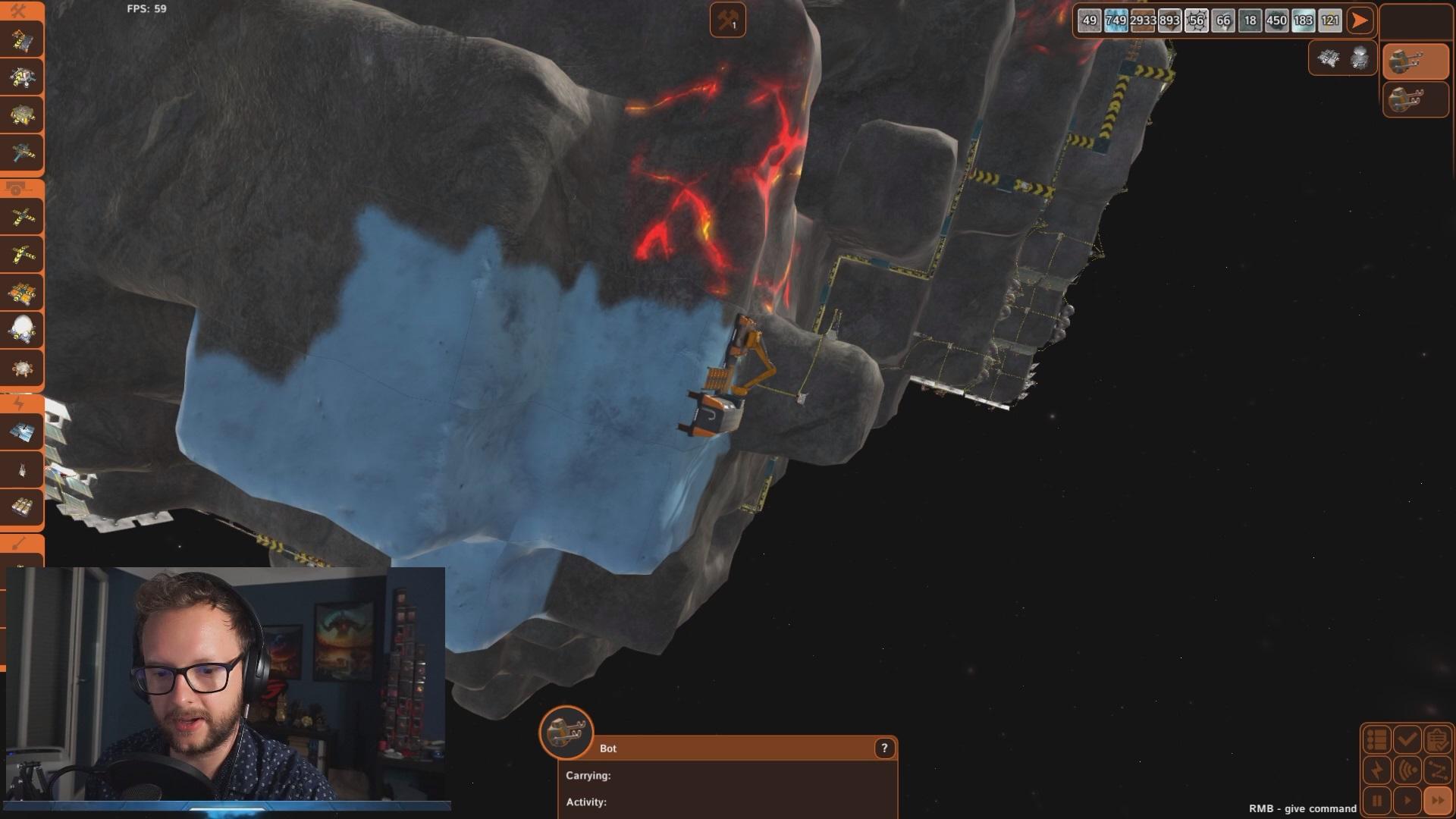Set game speed to normal play
1456x819 pixels.
pyautogui.click(x=1407, y=801)
